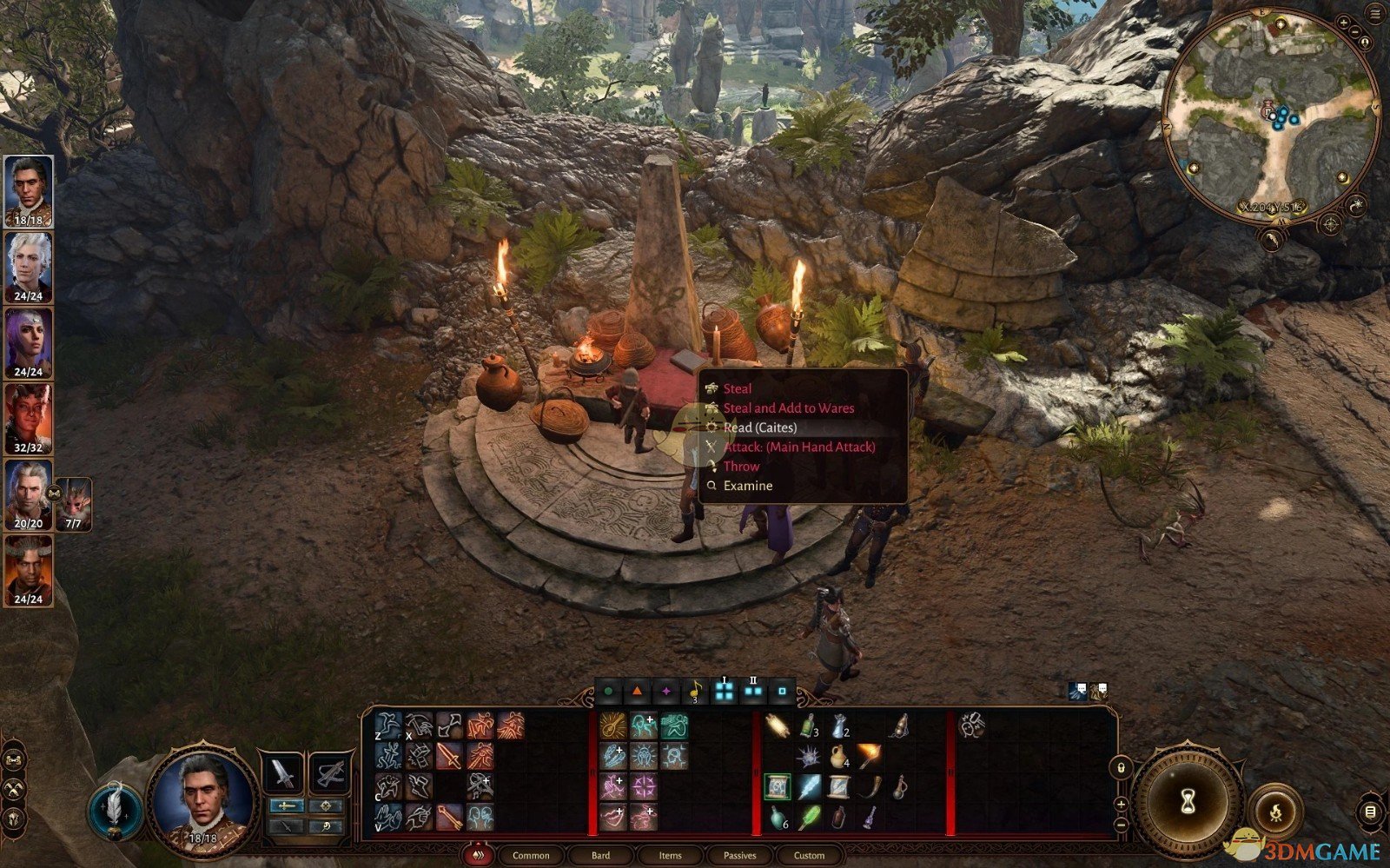
Task: Choose Examine in the context menu
Action: click(747, 486)
